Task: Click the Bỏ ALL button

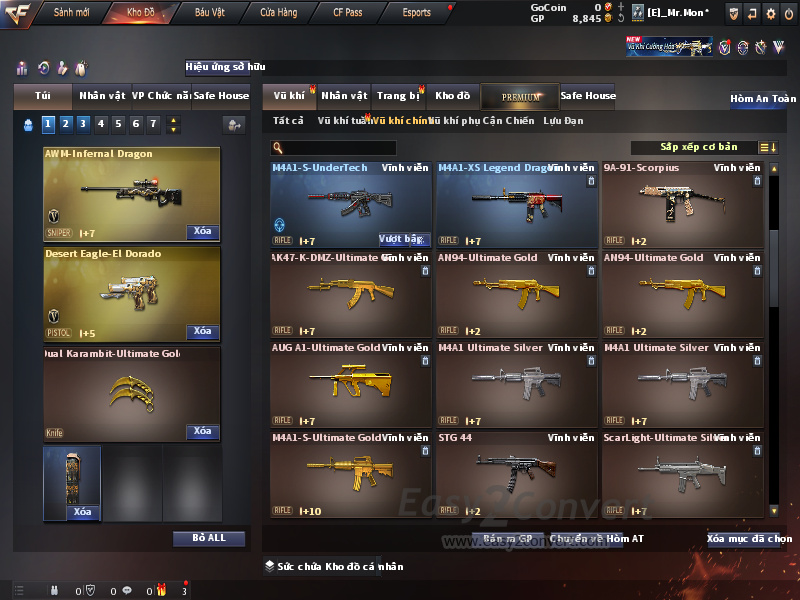Action: (x=208, y=538)
